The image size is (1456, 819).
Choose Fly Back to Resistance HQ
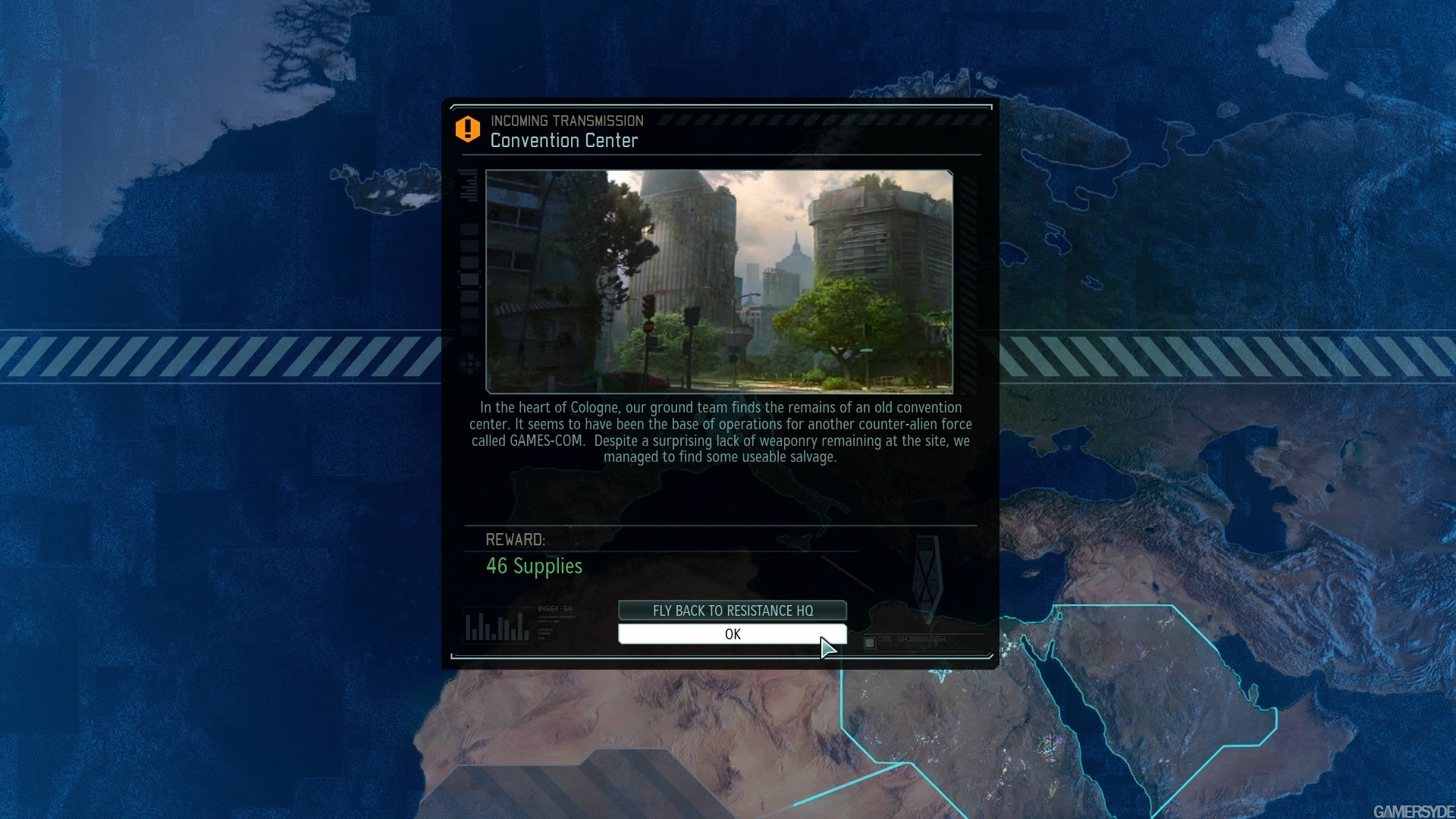click(732, 610)
